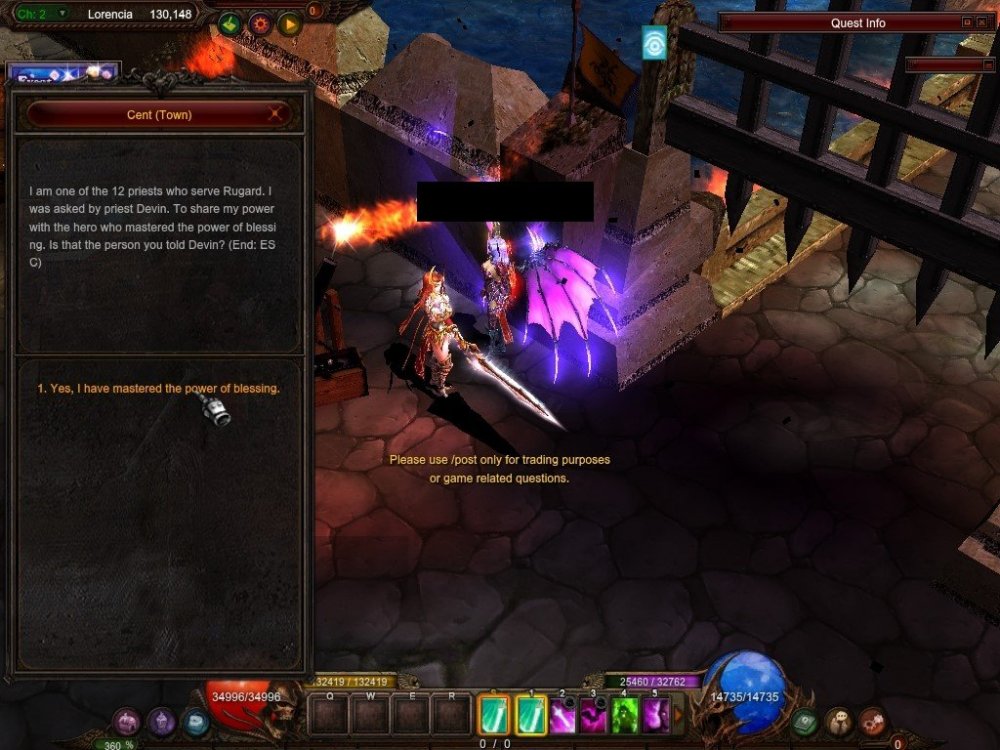
Task: Use the purple skill in slot 5
Action: coord(656,714)
